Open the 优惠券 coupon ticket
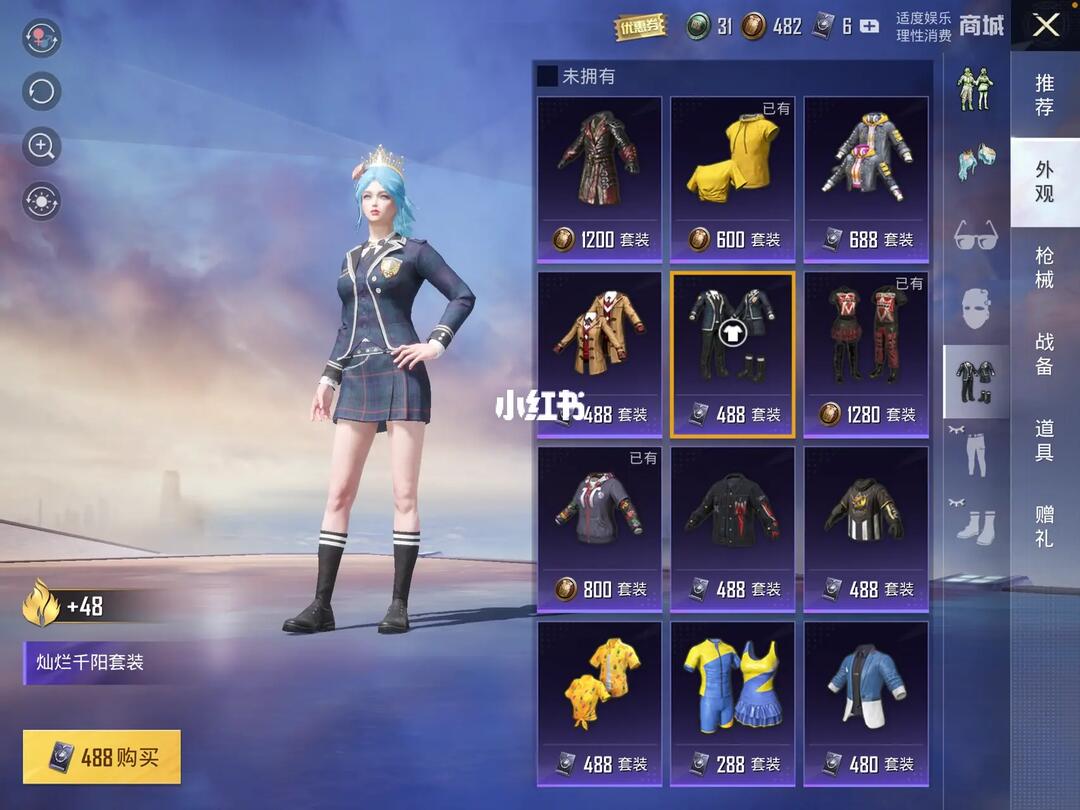 (x=640, y=27)
